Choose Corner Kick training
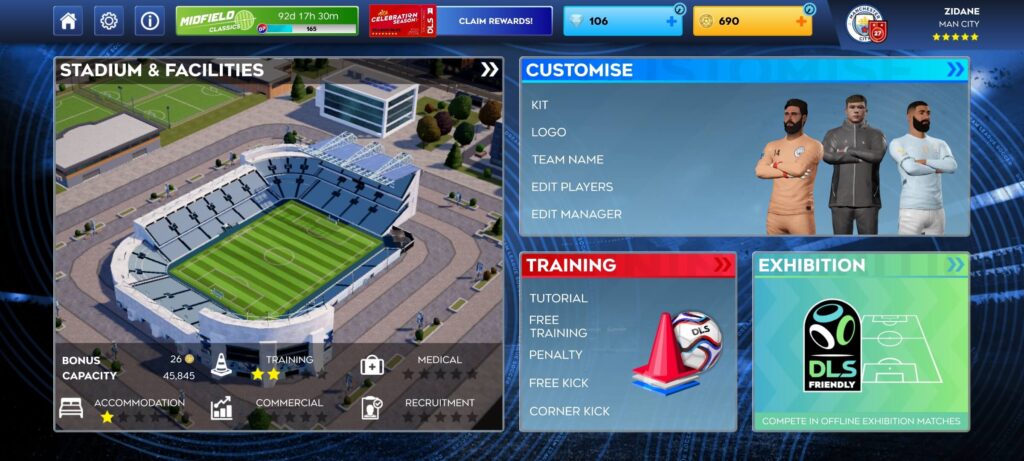 coord(569,411)
